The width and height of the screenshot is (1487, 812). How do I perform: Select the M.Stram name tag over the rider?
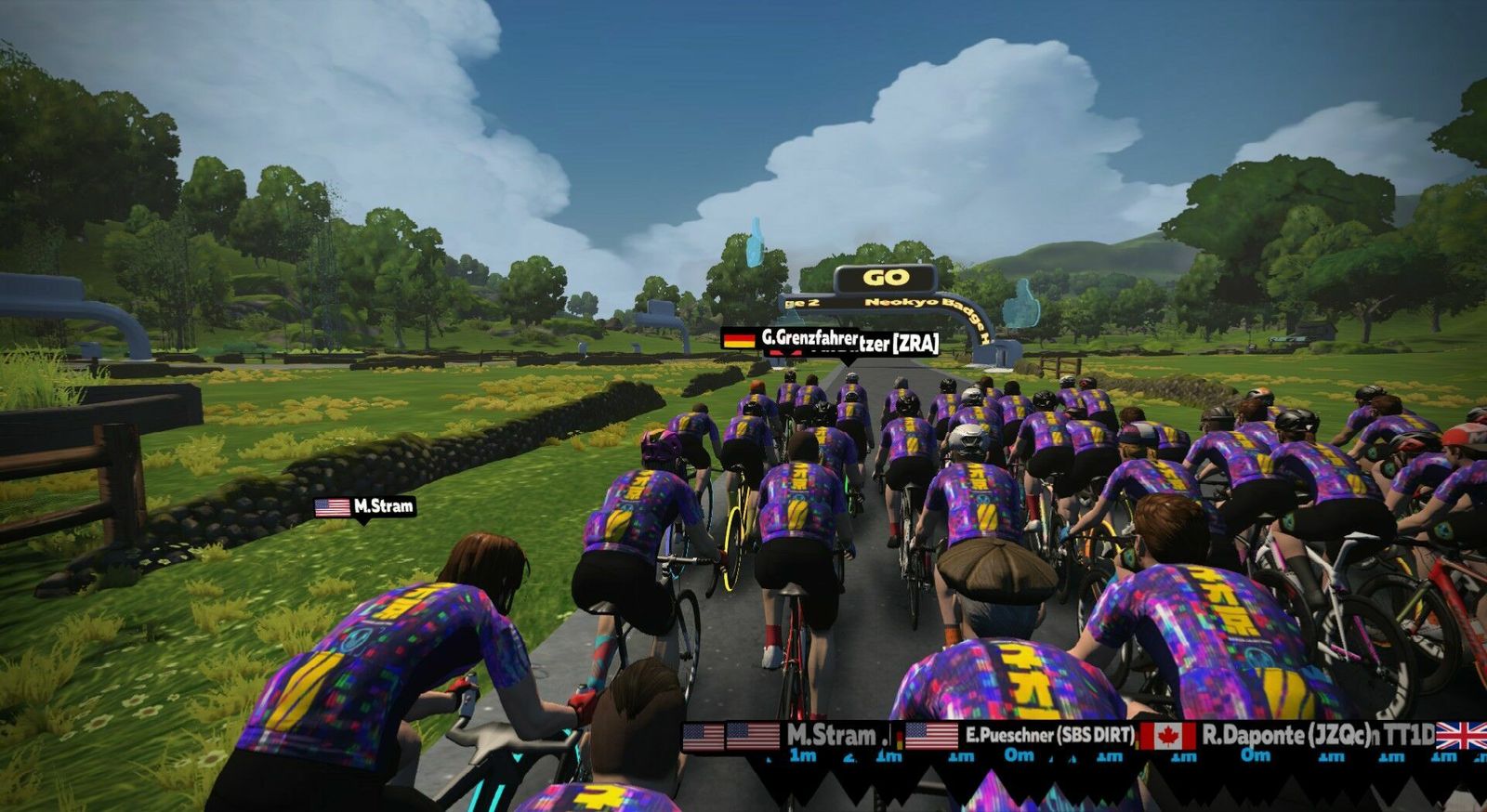365,507
